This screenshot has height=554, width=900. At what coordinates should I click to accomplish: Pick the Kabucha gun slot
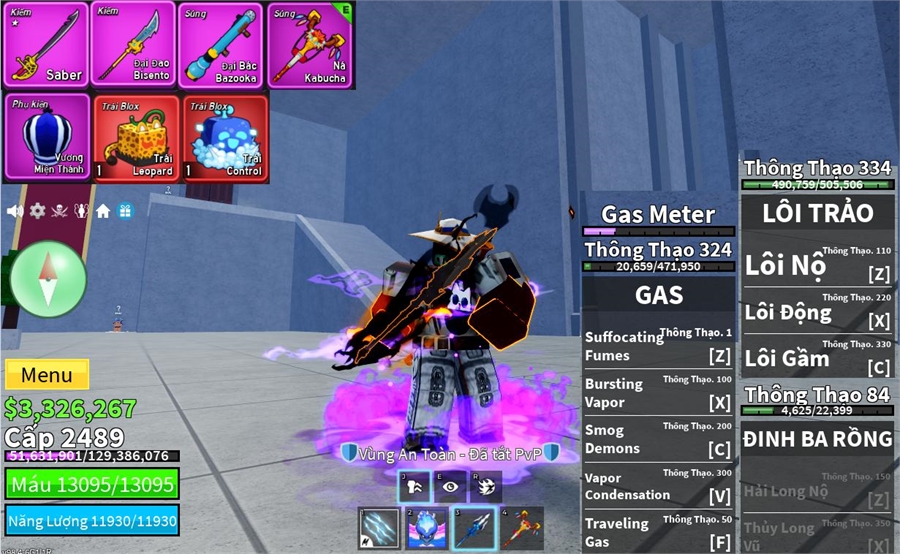[308, 44]
